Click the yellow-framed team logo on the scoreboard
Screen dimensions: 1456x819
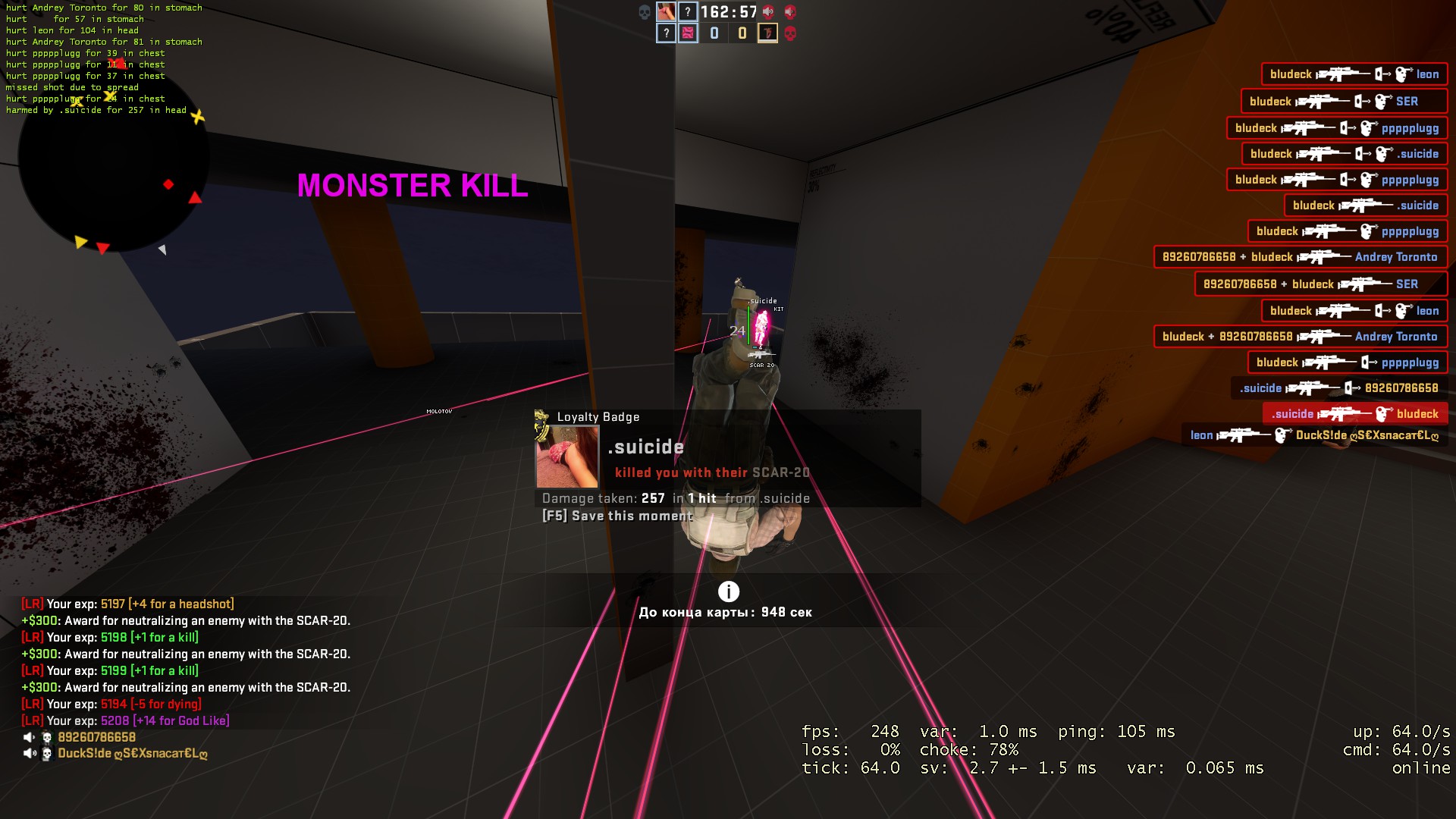(767, 33)
